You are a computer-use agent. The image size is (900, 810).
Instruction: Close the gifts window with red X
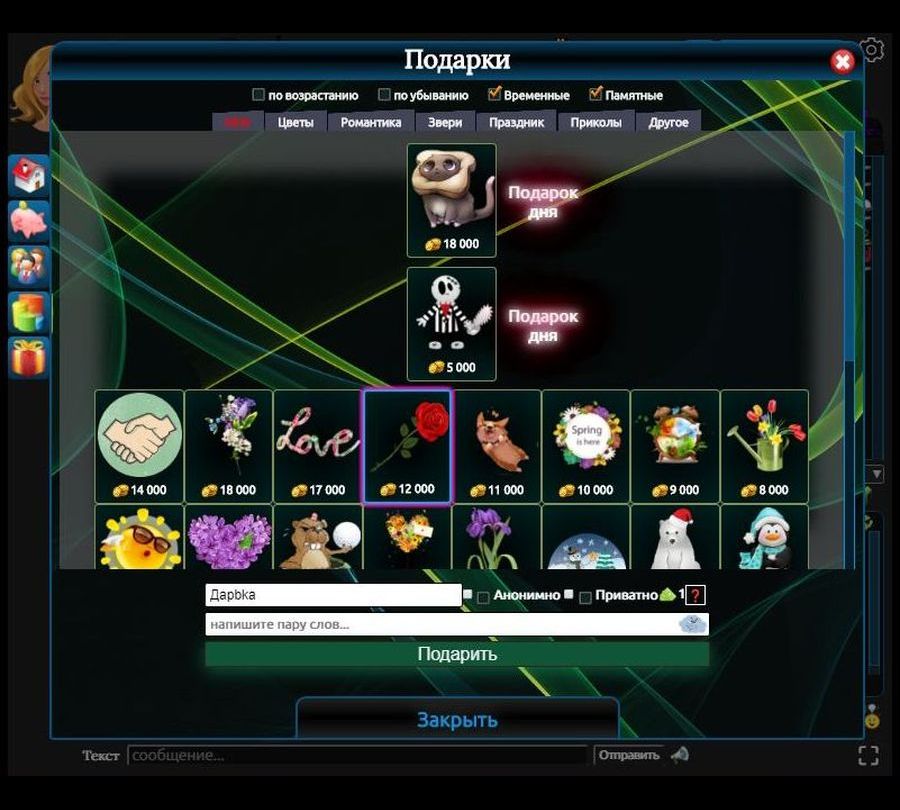842,62
